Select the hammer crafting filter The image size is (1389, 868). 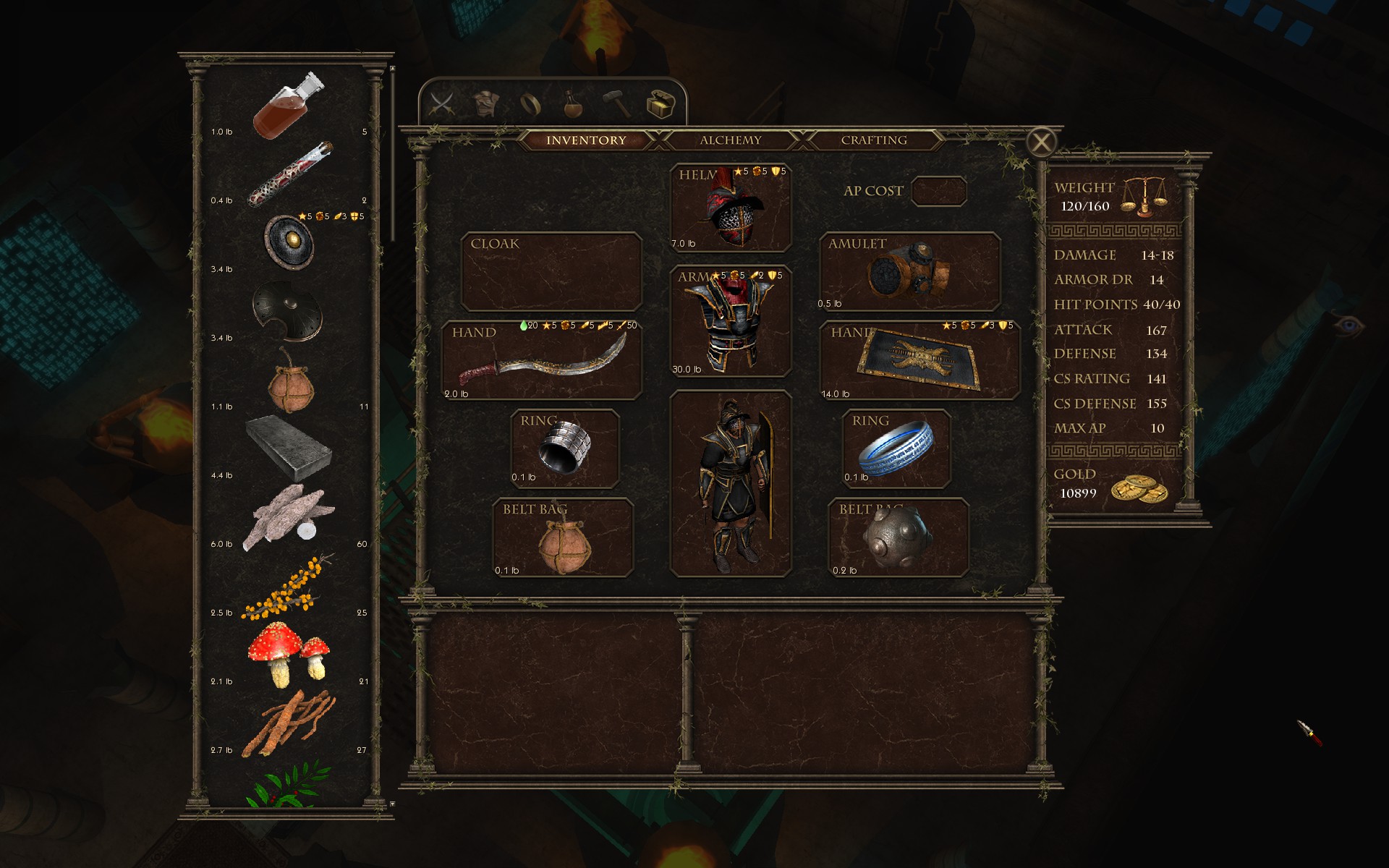click(616, 104)
